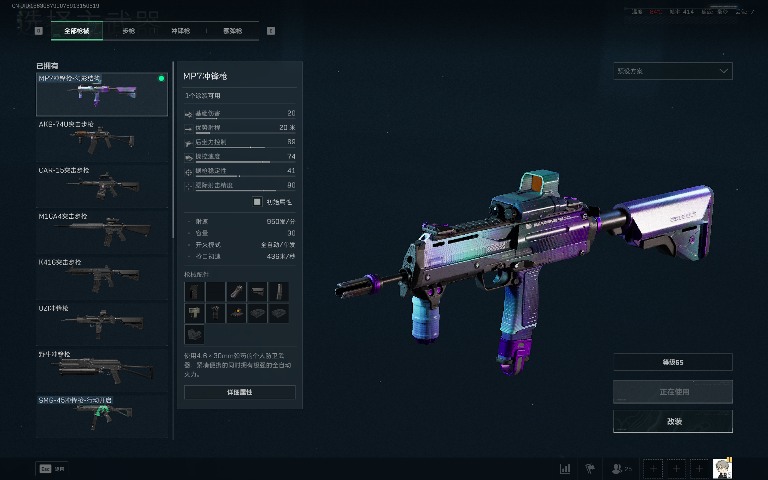The width and height of the screenshot is (768, 480).
Task: Select the MP7 submachine gun entry
Action: (x=102, y=94)
